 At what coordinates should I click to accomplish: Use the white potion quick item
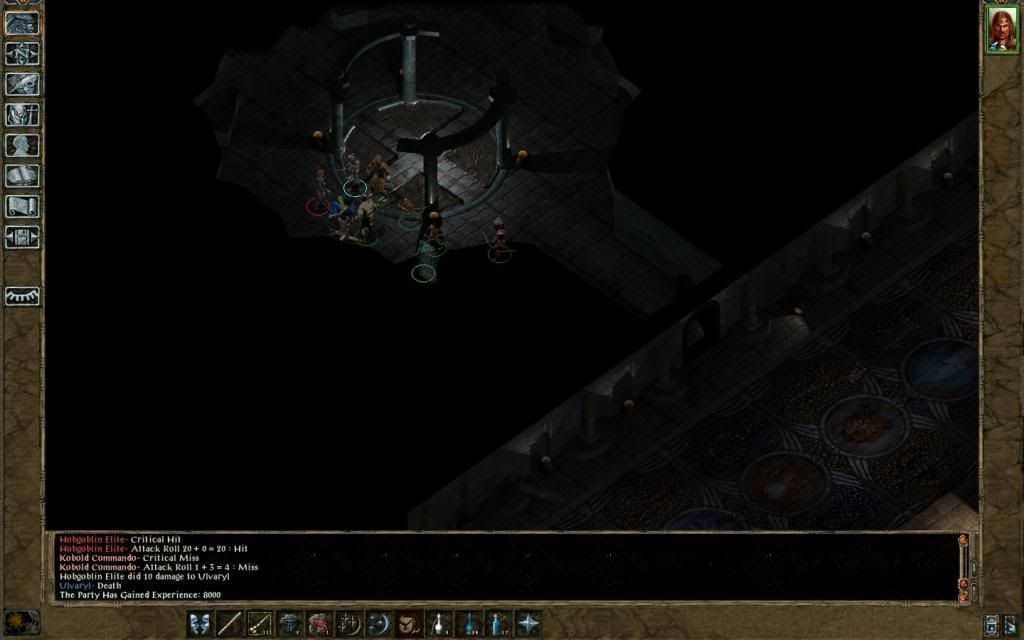click(439, 624)
